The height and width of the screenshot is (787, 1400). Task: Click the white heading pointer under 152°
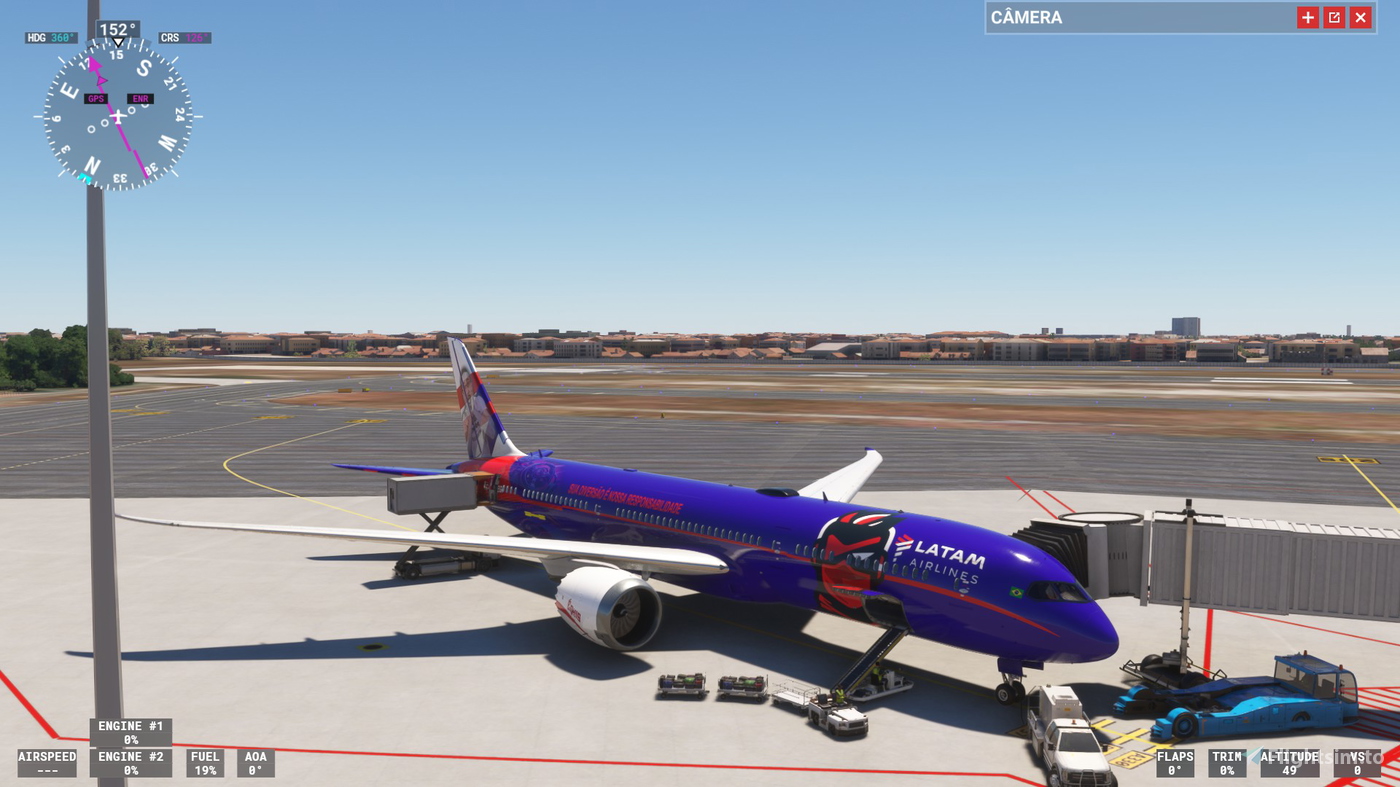pos(117,42)
